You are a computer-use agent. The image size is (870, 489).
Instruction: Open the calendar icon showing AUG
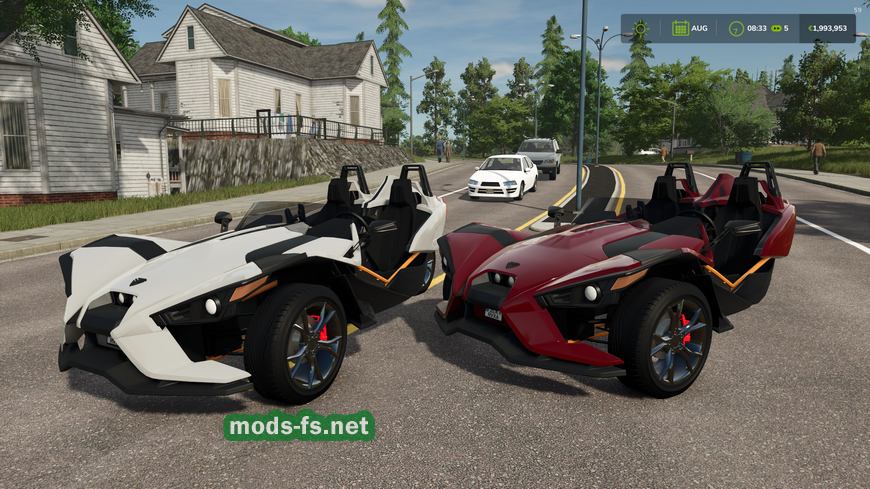[x=680, y=28]
